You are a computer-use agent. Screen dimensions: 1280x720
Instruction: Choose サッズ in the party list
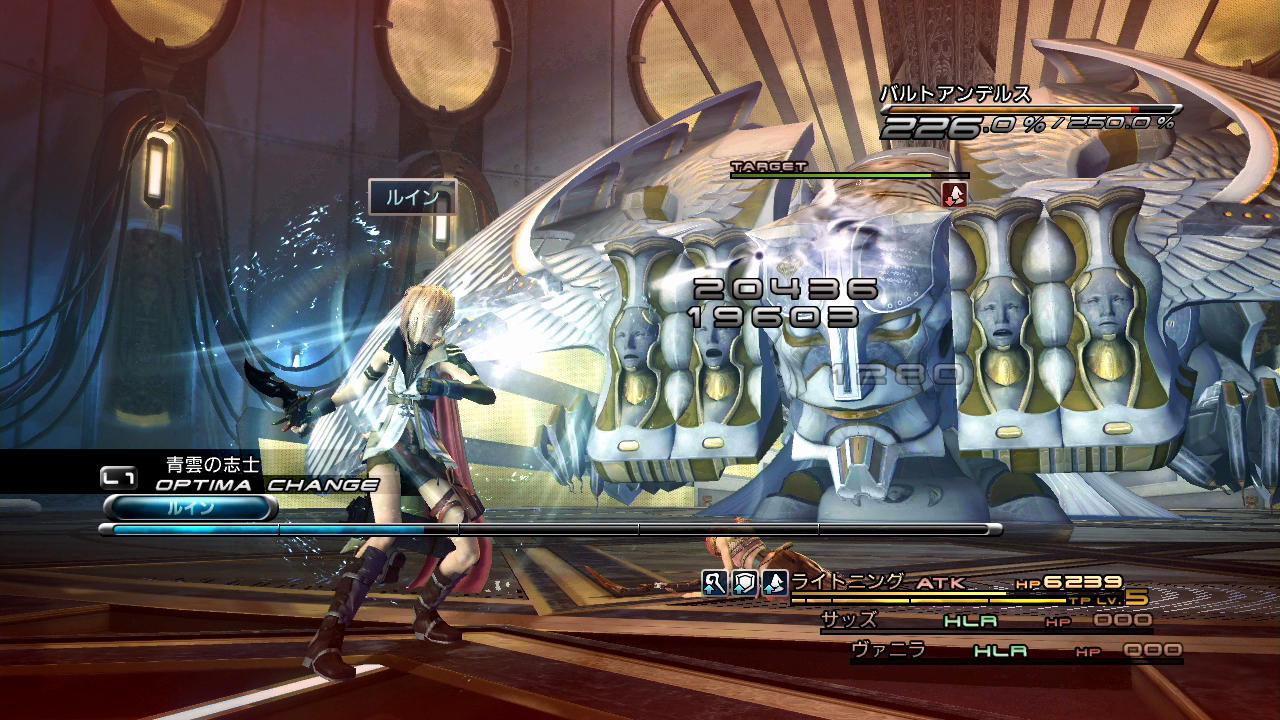pyautogui.click(x=849, y=620)
